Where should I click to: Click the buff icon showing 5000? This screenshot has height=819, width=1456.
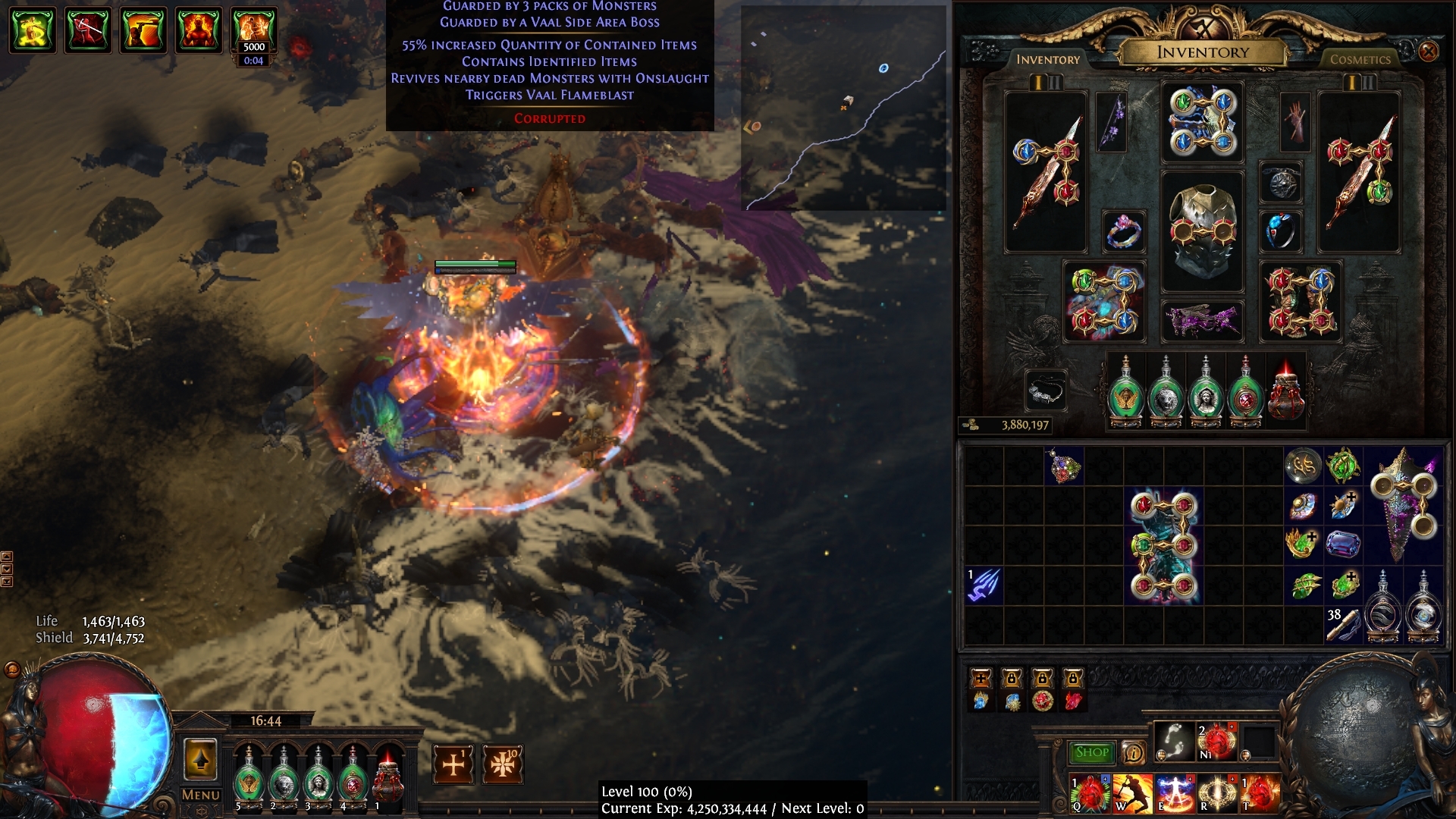click(253, 30)
